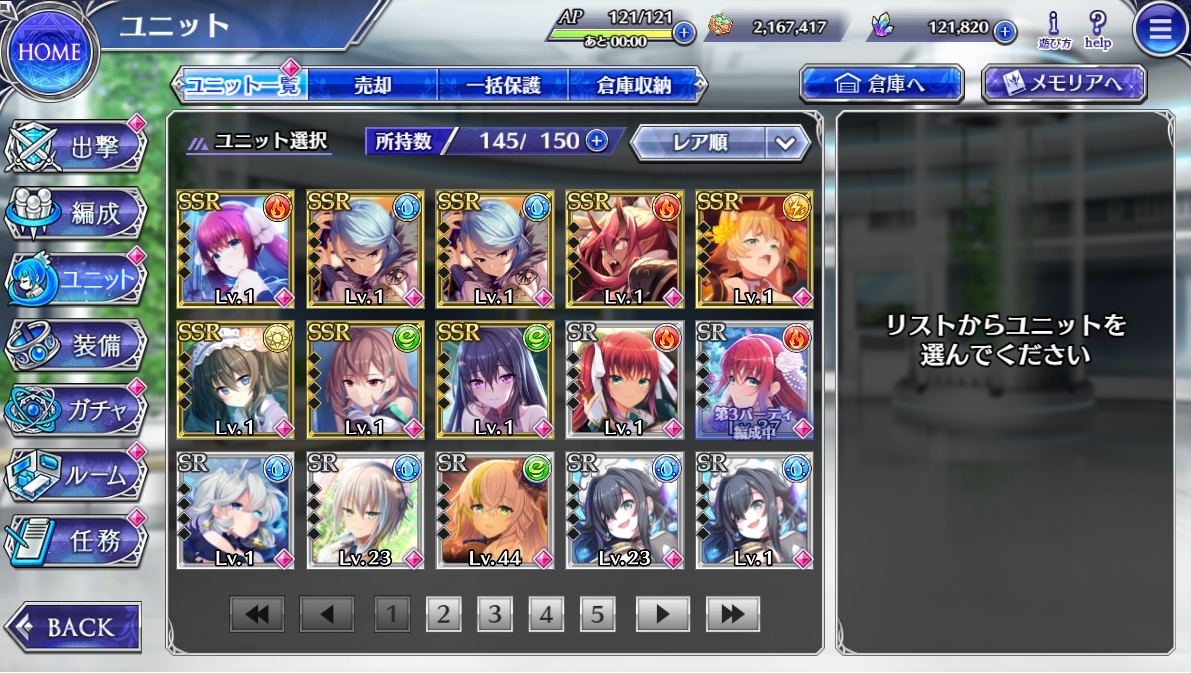Click the BACK button
This screenshot has height=673, width=1191.
click(73, 627)
